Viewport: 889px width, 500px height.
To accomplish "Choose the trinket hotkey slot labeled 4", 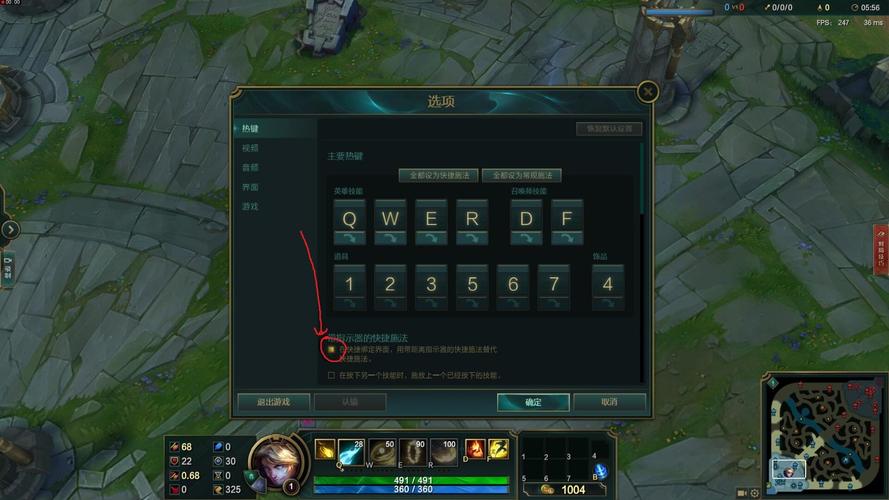I will [607, 283].
